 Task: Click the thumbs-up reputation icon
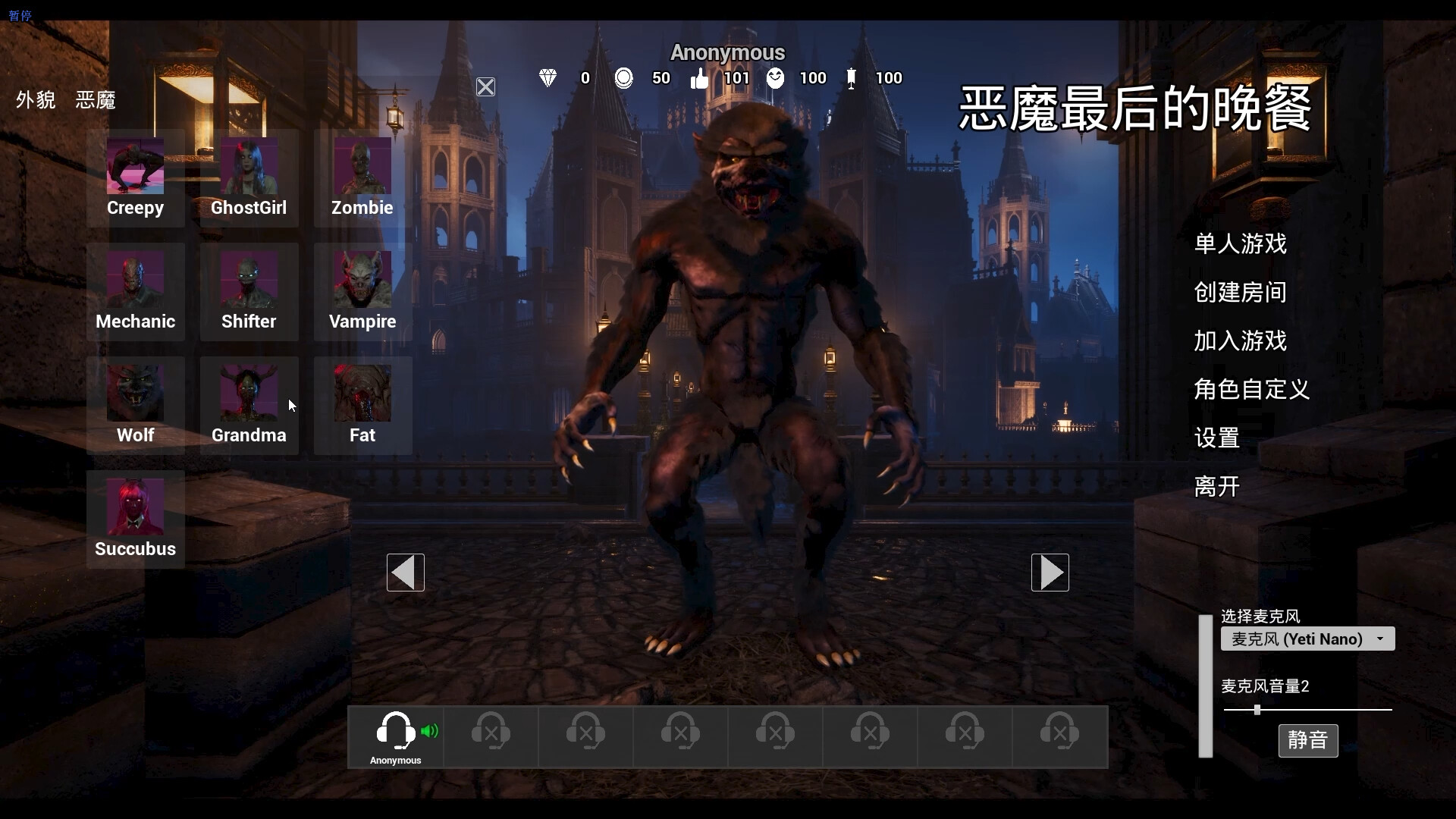click(699, 78)
